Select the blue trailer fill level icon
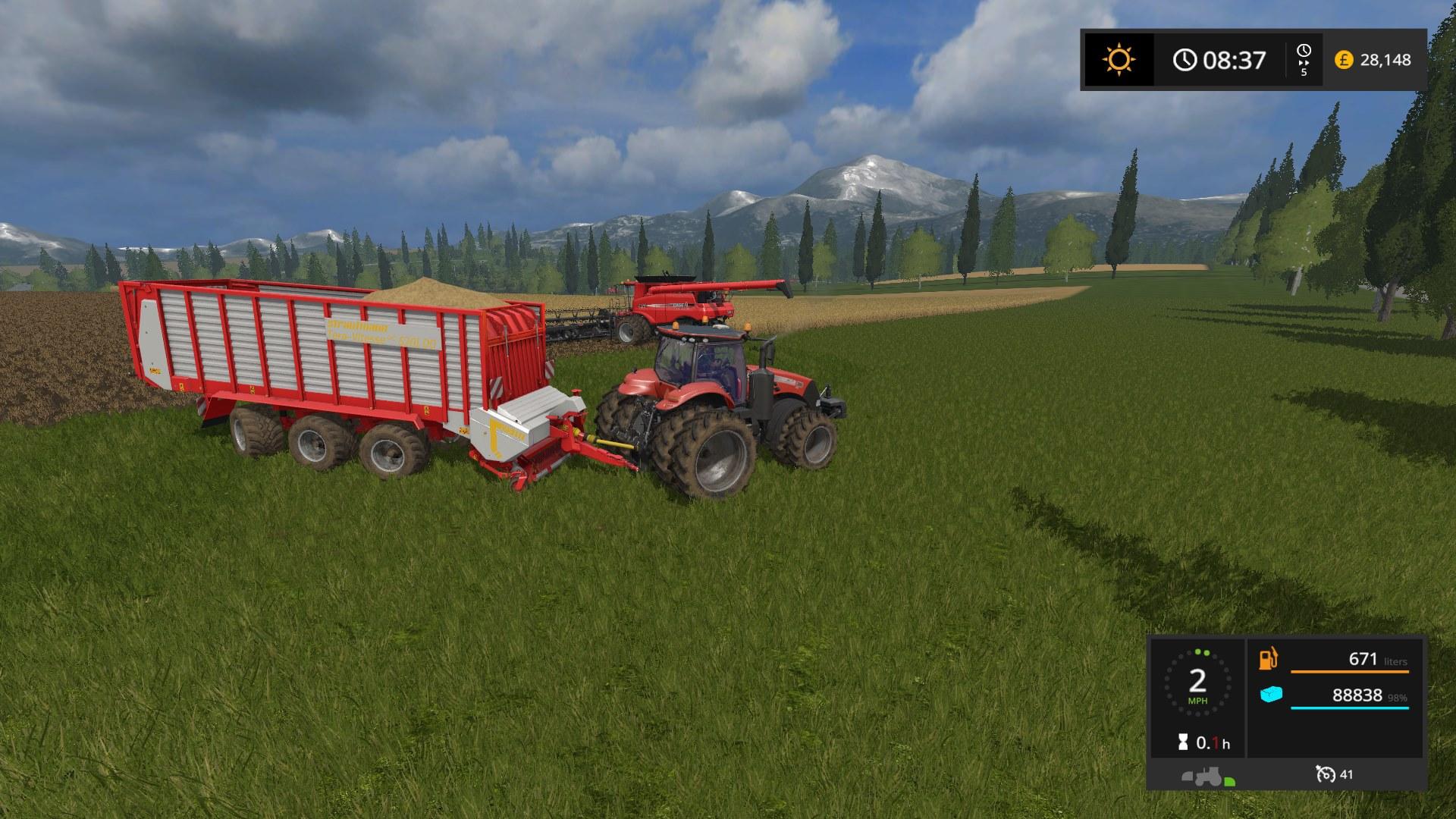 [1271, 694]
